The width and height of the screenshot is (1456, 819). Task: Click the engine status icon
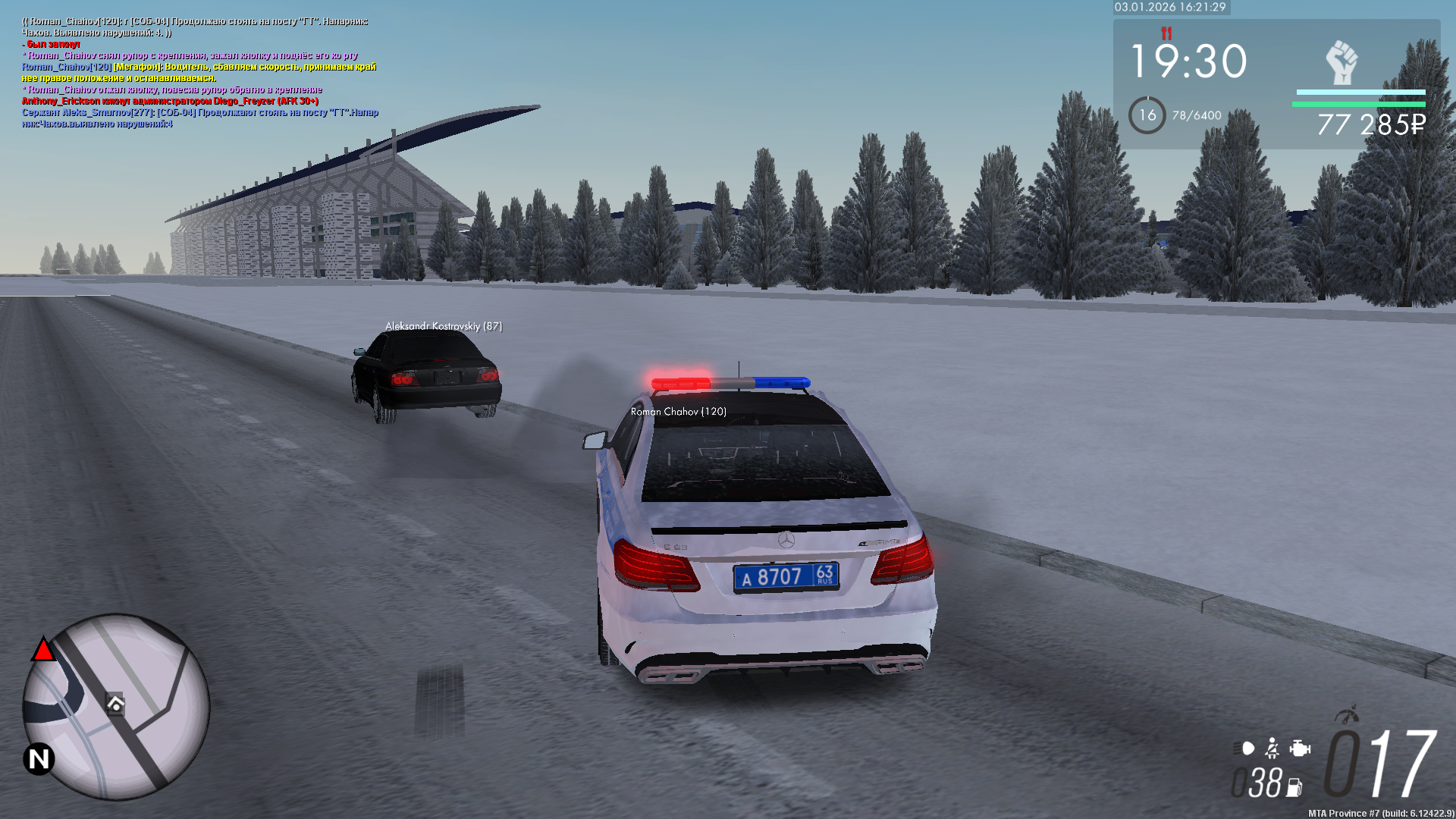point(1300,749)
